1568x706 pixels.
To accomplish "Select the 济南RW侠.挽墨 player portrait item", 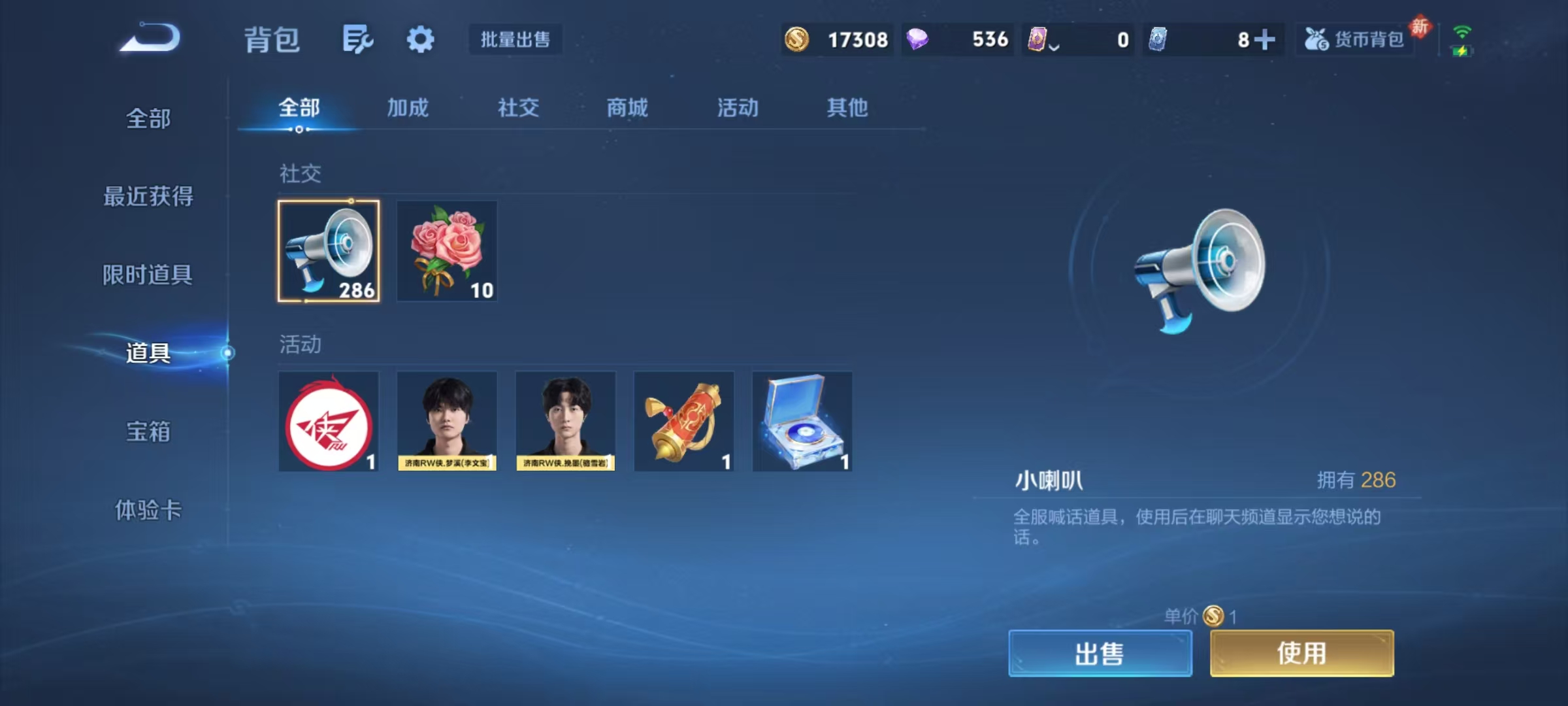I will pyautogui.click(x=566, y=422).
